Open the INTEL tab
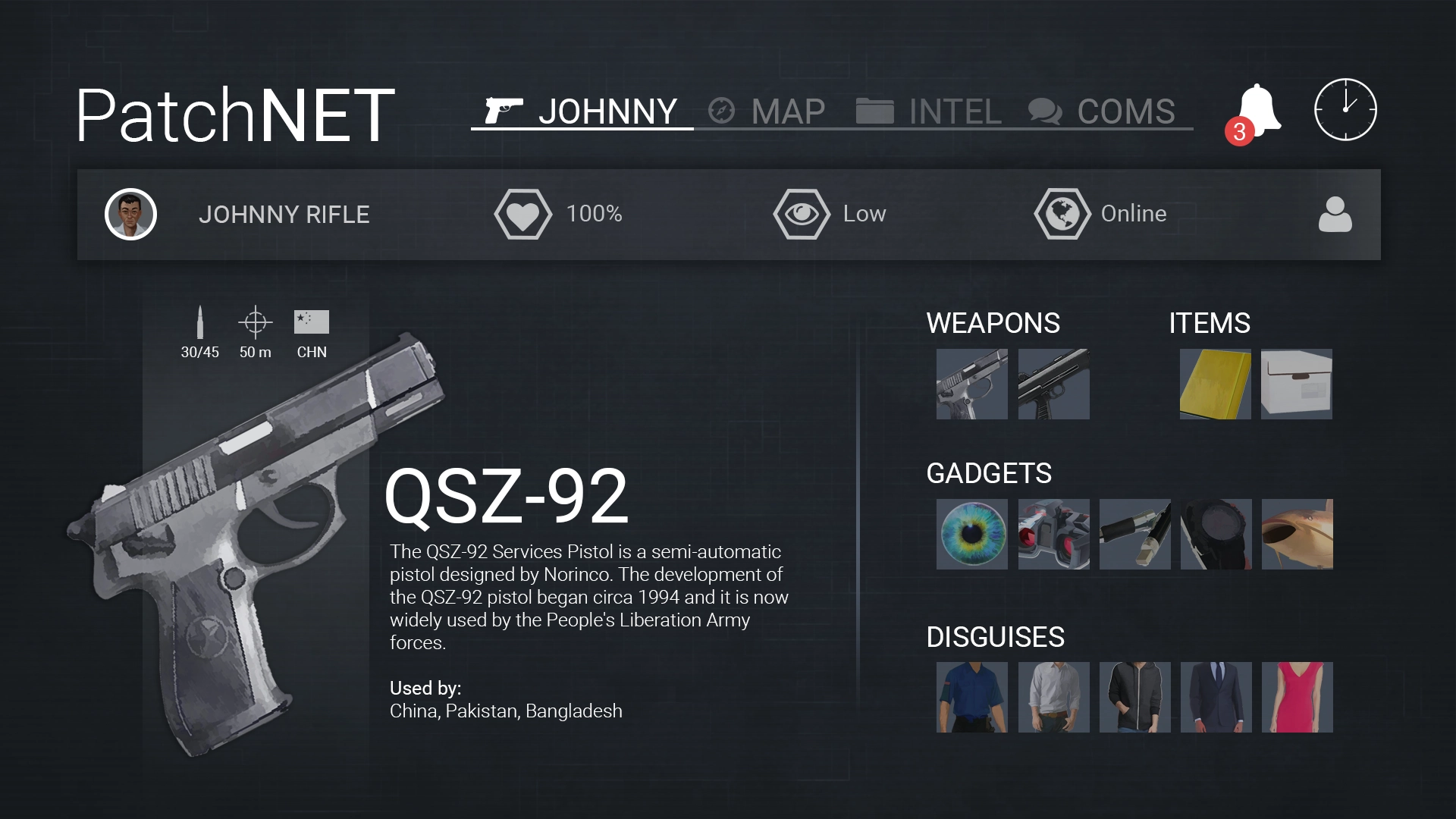The width and height of the screenshot is (1456, 819). 929,111
